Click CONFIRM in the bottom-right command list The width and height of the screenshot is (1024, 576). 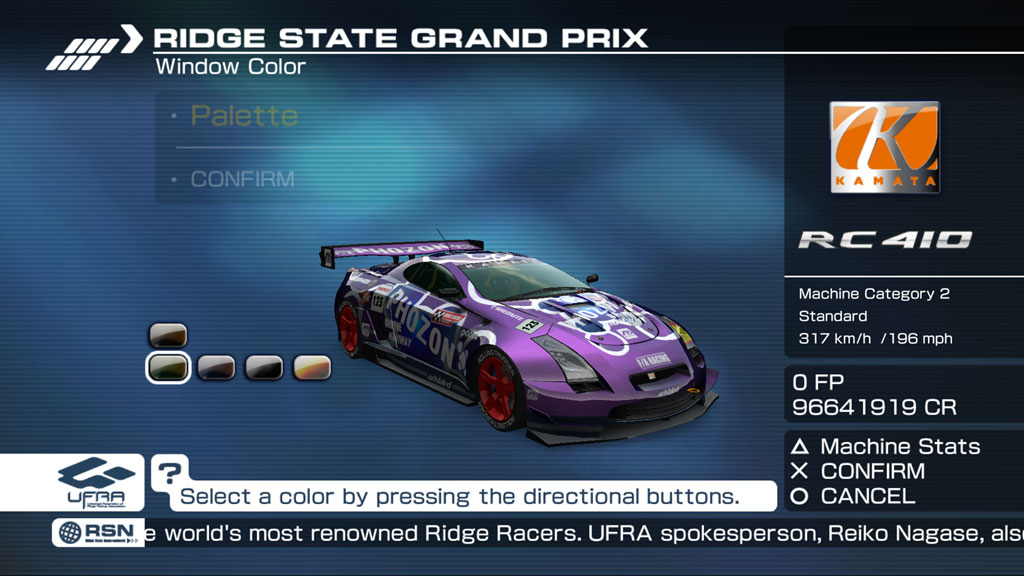pos(872,471)
